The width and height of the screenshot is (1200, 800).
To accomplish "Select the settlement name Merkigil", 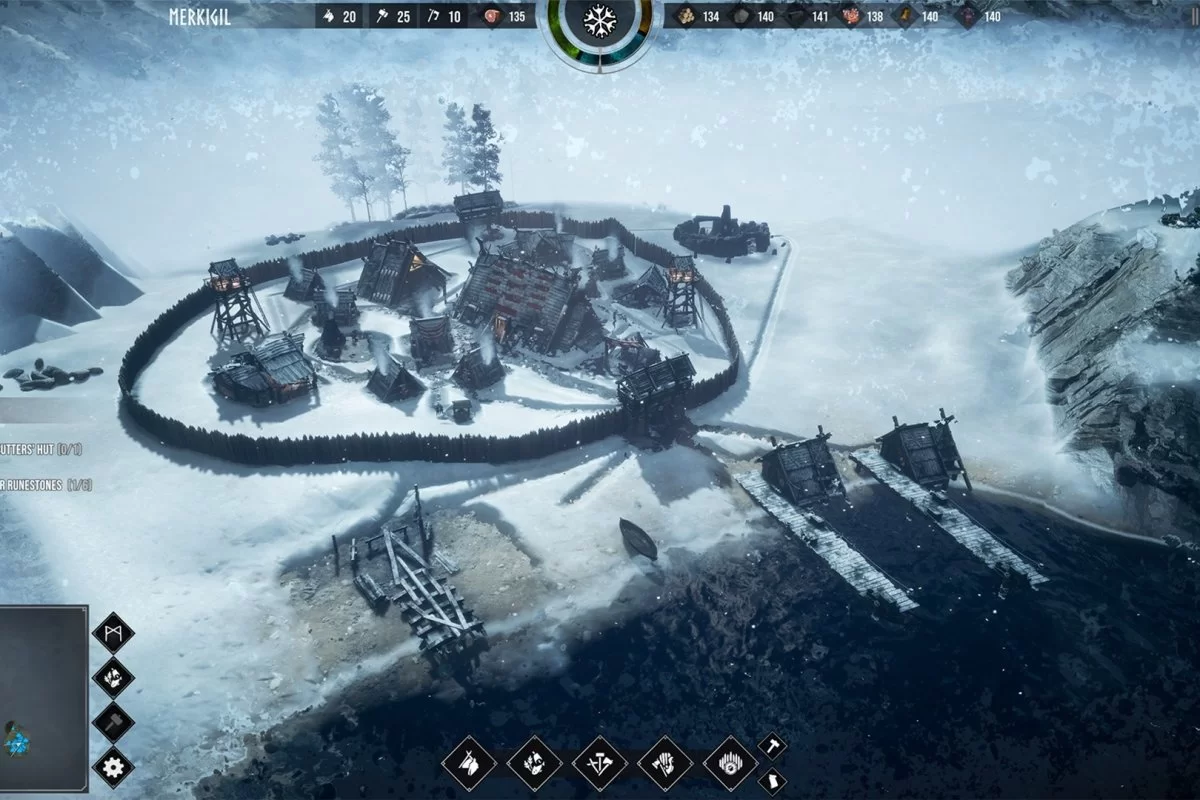I will click(x=200, y=16).
